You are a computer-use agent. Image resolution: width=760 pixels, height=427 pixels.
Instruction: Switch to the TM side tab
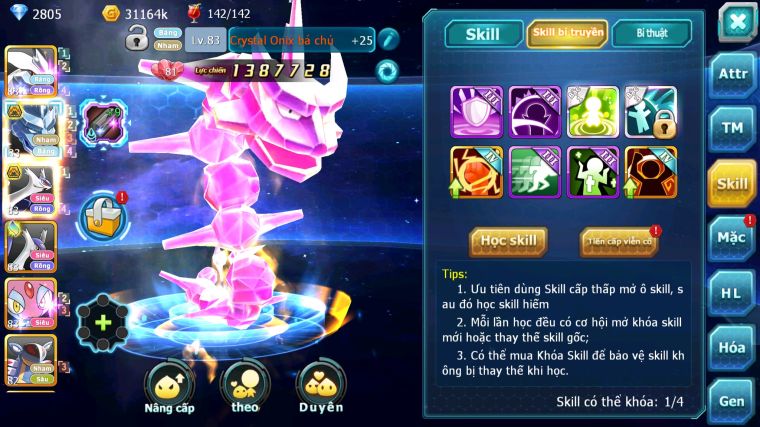click(732, 127)
